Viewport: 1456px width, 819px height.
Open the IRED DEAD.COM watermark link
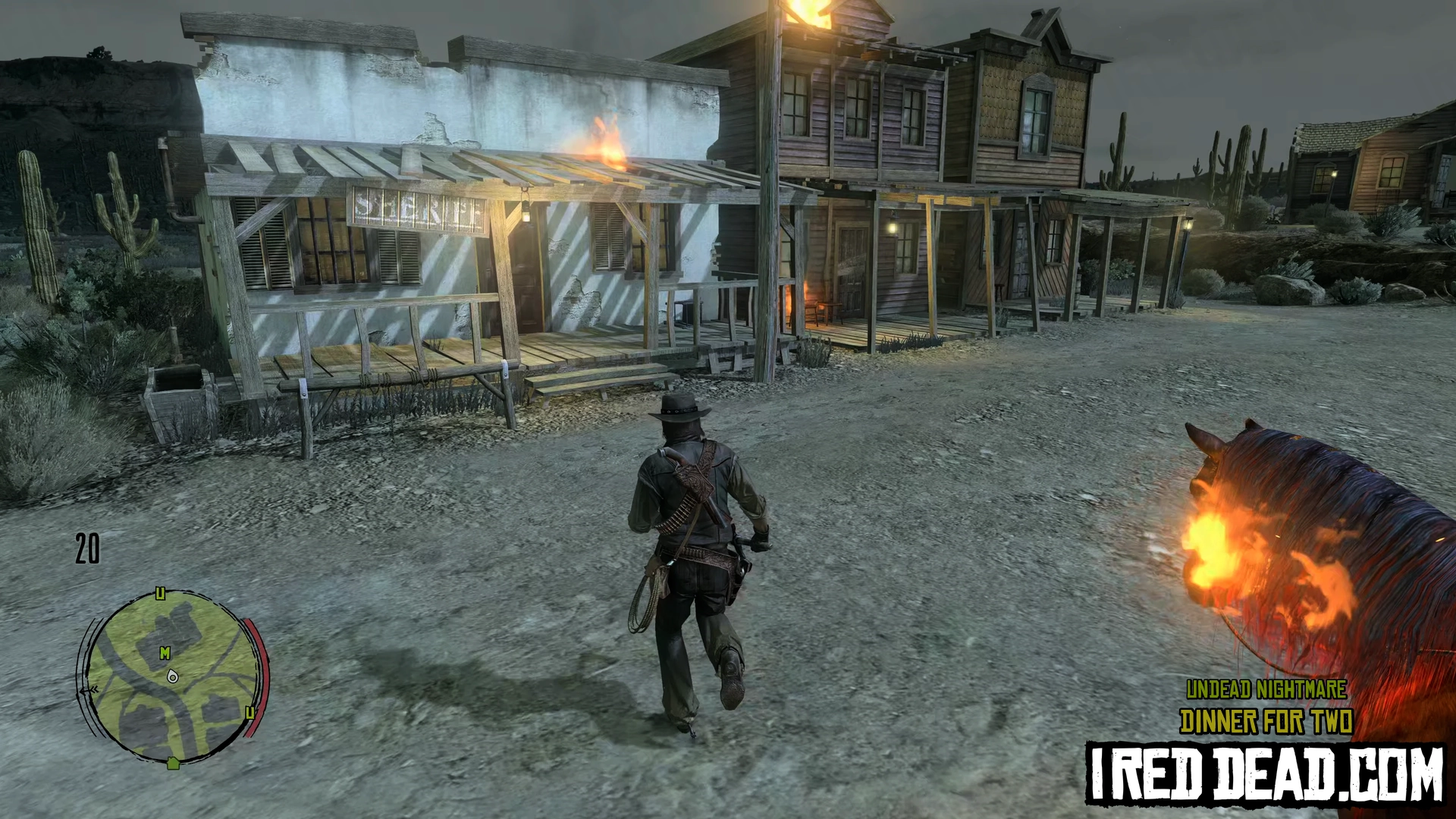1265,772
